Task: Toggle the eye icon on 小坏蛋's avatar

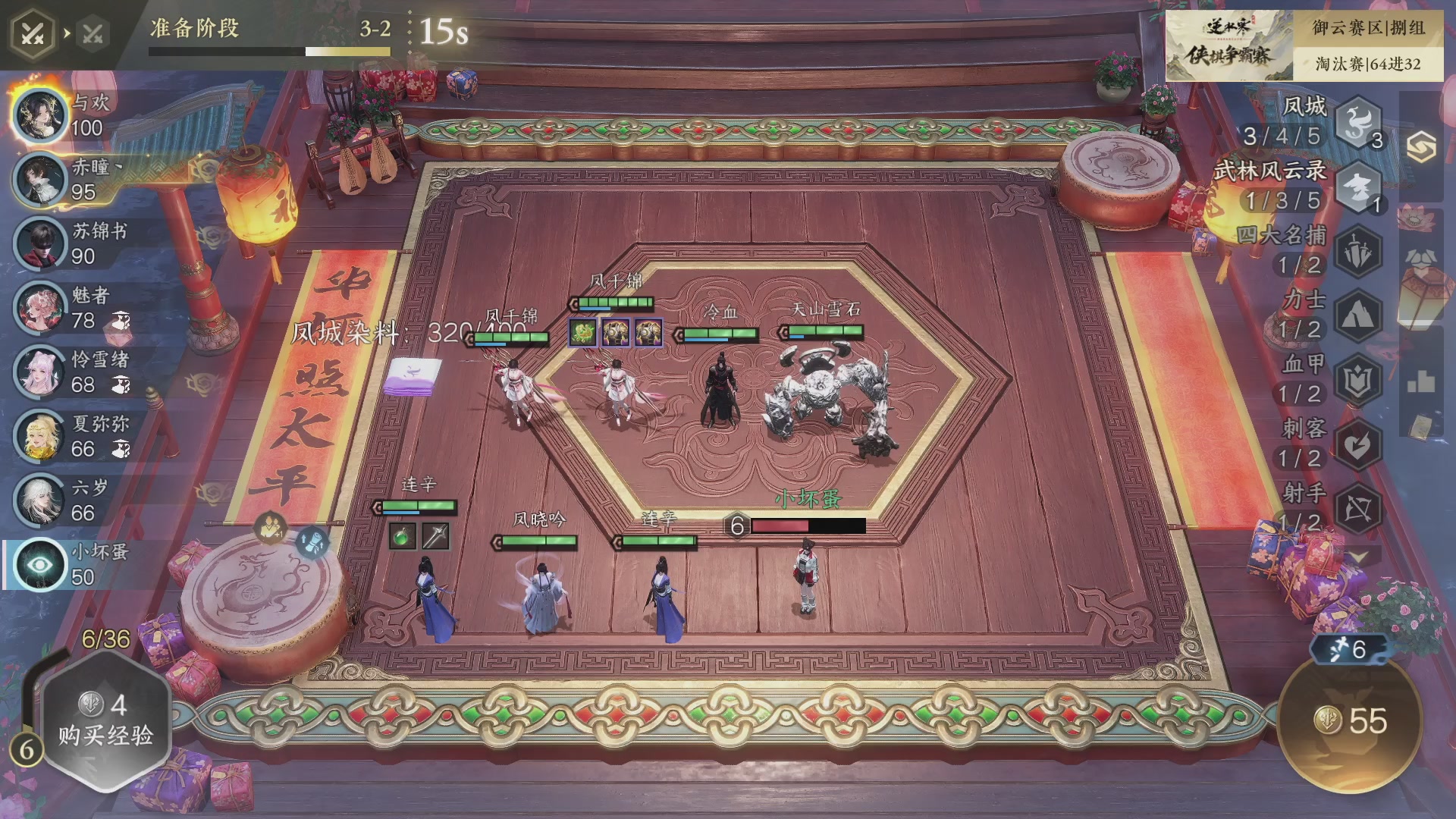Action: (x=39, y=561)
